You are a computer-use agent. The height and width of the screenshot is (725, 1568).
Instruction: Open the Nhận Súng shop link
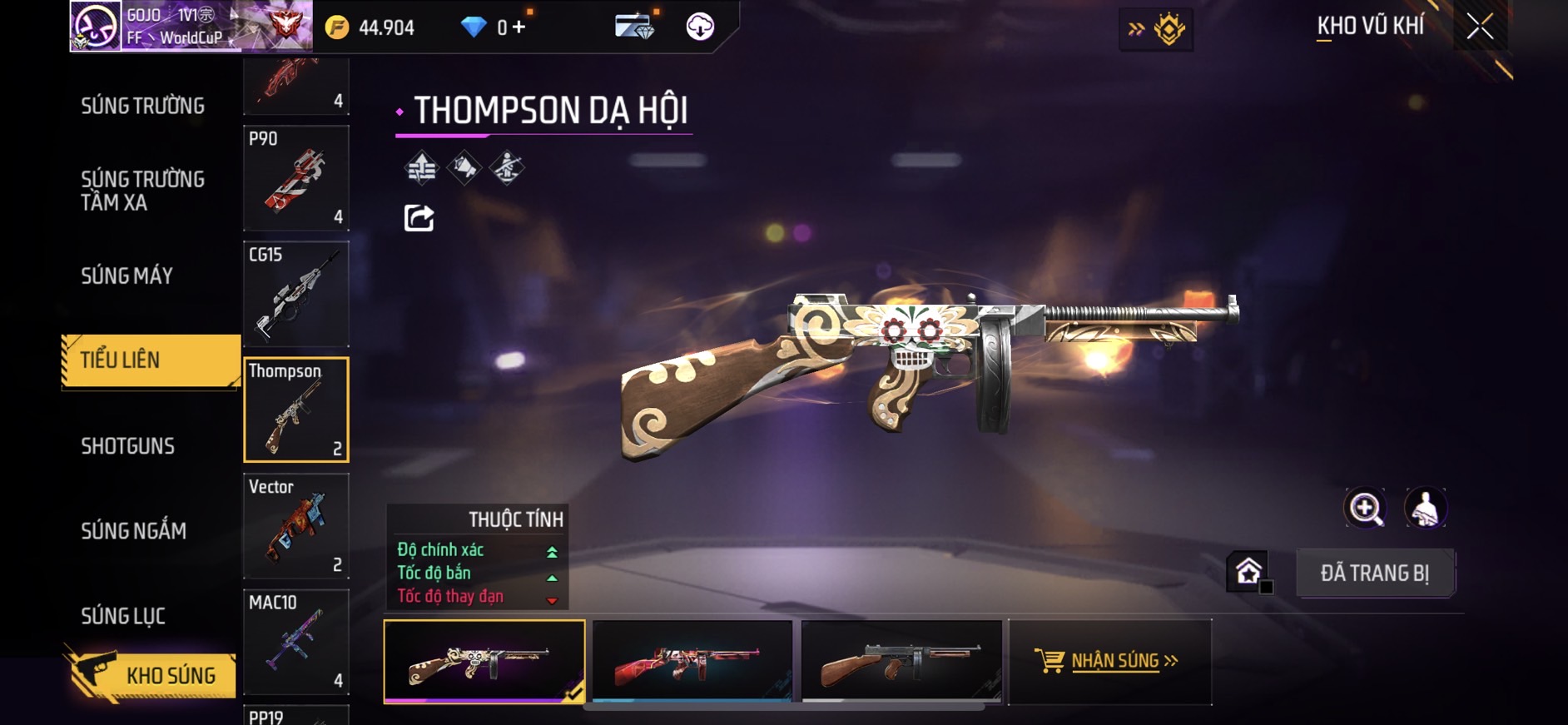pyautogui.click(x=1109, y=661)
